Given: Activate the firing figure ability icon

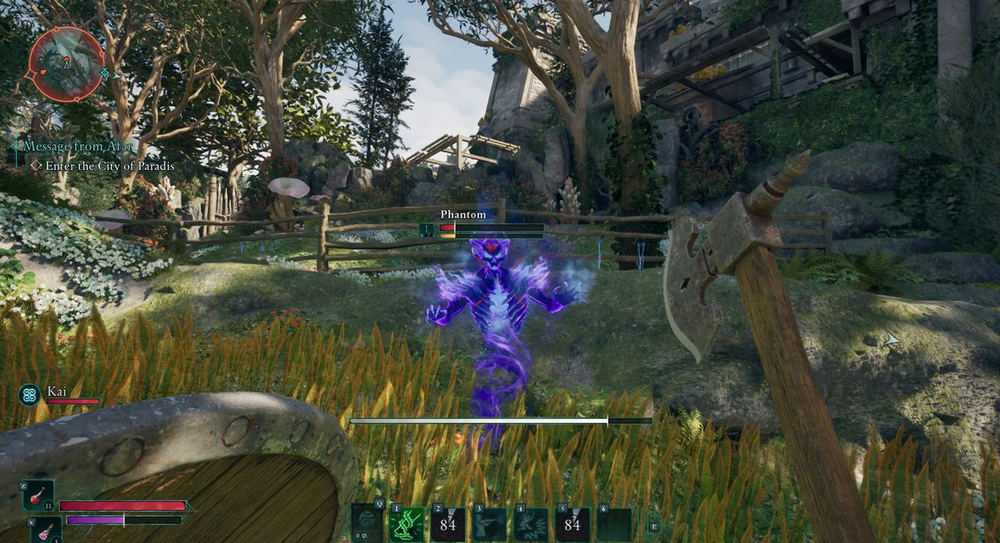Looking at the screenshot, I should pyautogui.click(x=491, y=525).
